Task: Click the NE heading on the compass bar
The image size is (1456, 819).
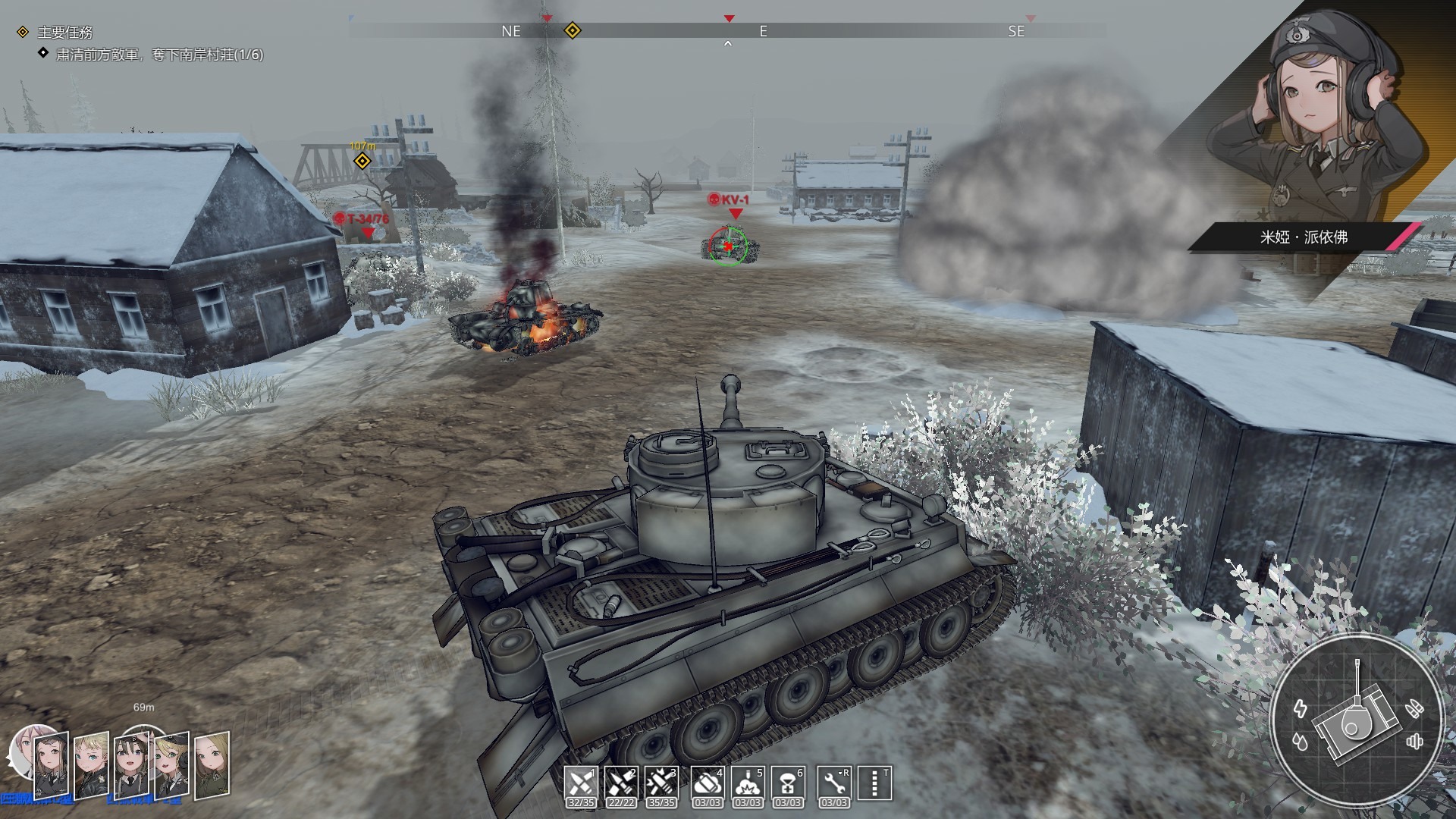Action: coord(511,32)
